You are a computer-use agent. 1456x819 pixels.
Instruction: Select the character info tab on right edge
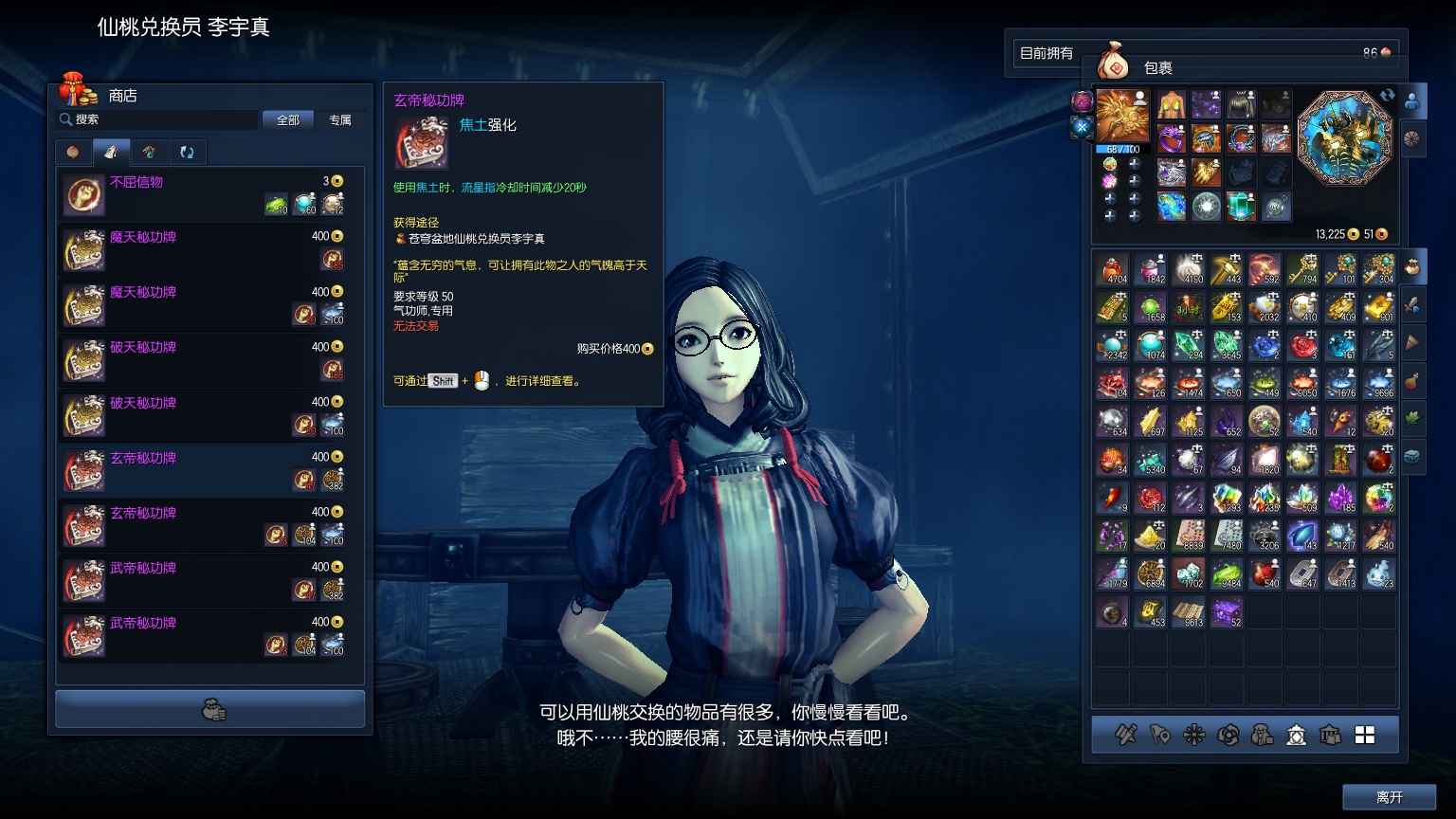pos(1412,101)
